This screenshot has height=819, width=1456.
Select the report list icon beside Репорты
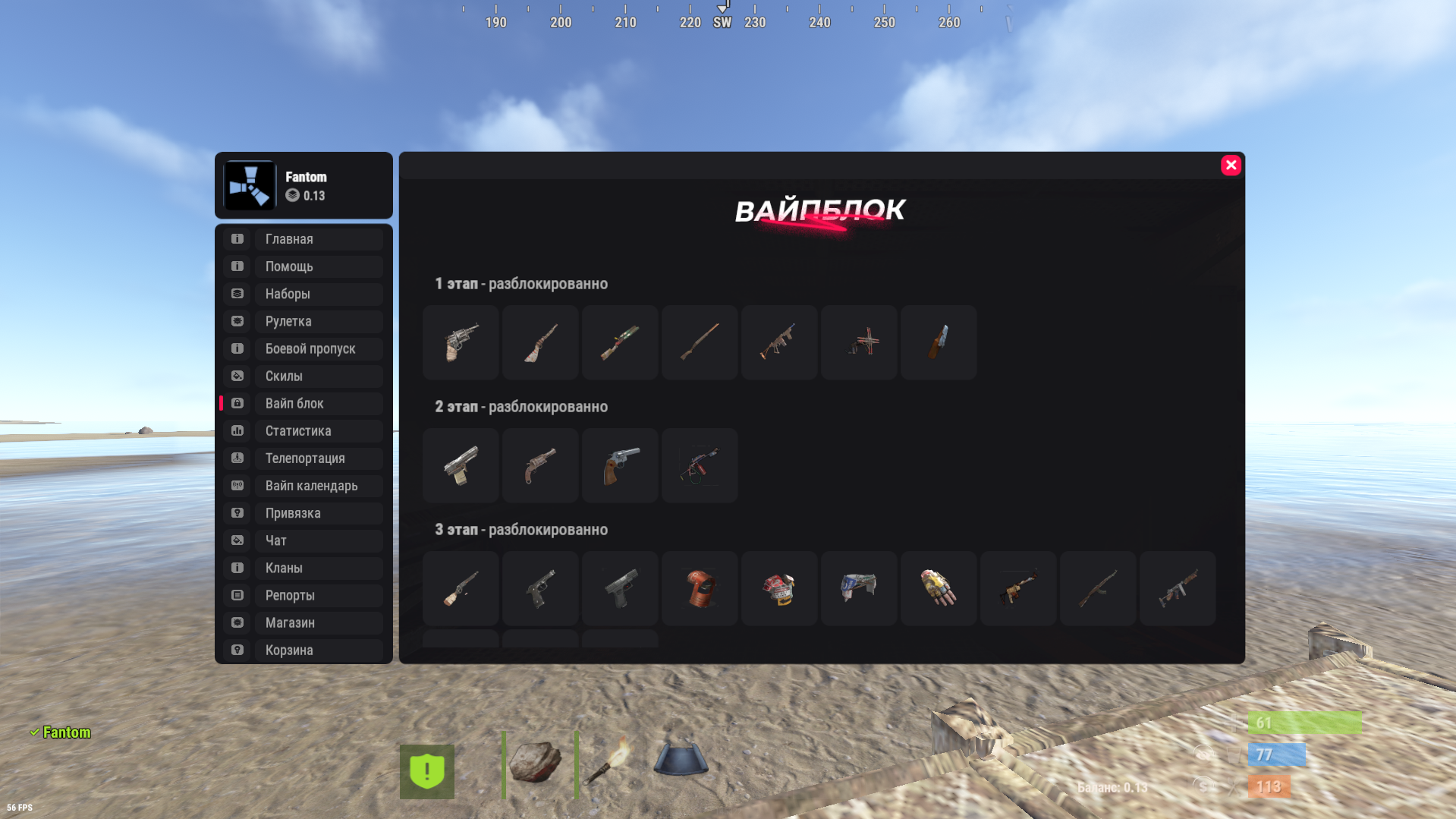pyautogui.click(x=237, y=595)
